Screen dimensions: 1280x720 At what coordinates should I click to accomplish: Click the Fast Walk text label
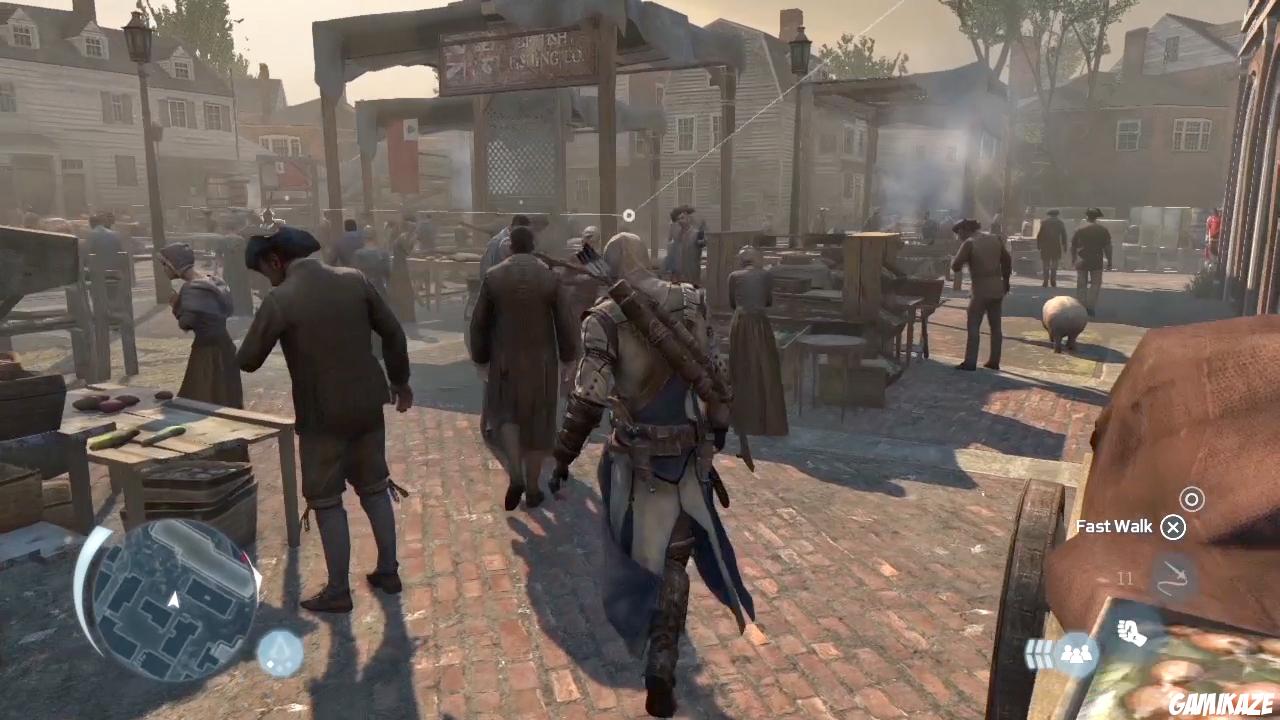tap(1113, 526)
